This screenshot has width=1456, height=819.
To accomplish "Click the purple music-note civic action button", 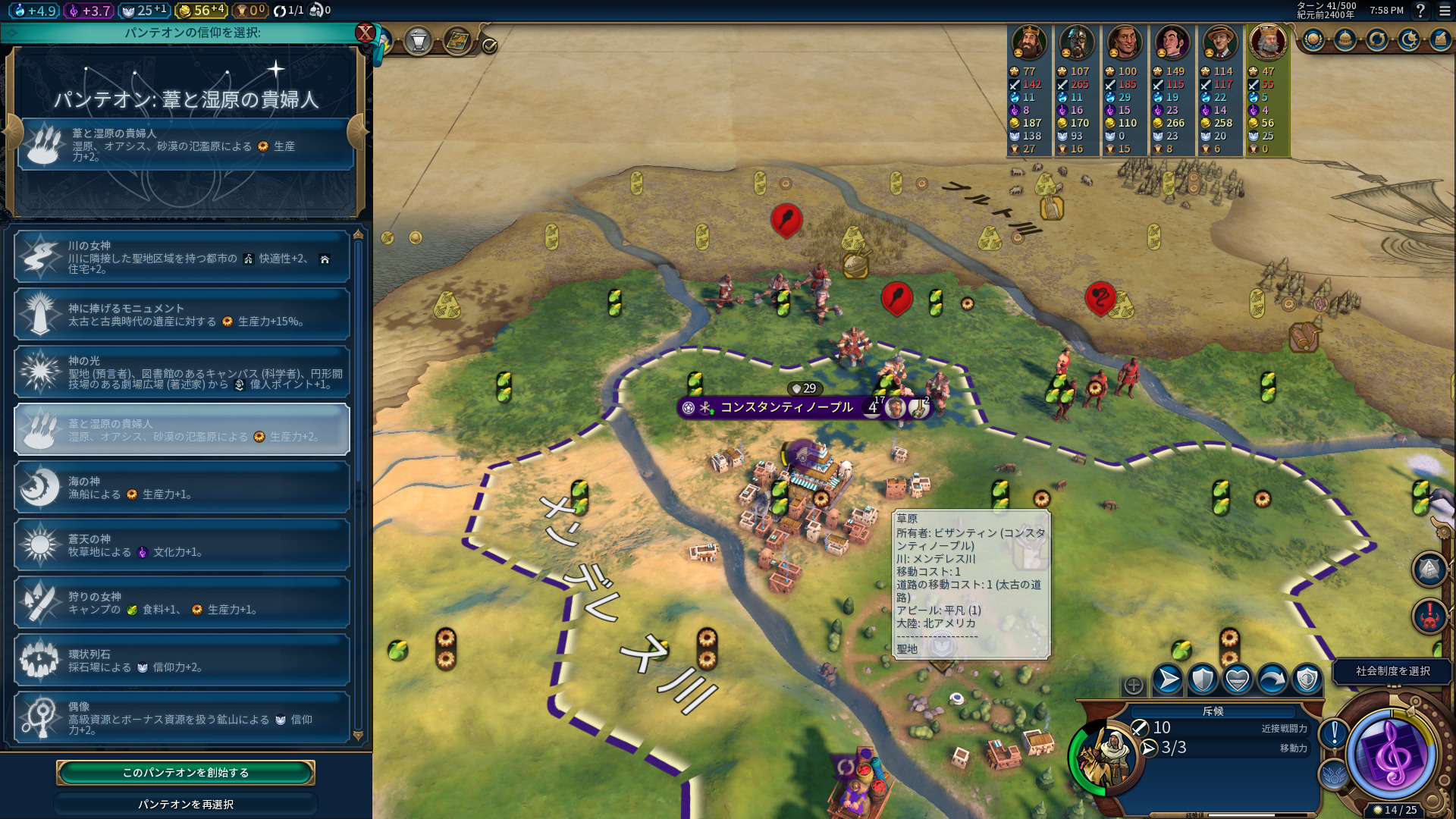I will point(1392,755).
